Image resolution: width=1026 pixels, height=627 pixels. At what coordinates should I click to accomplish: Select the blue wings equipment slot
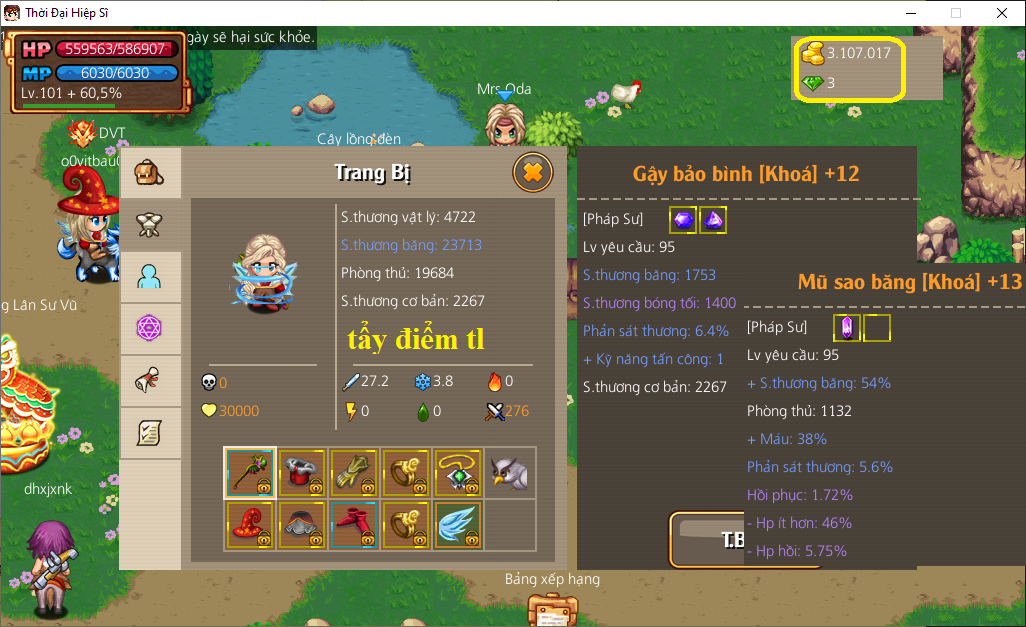[x=458, y=524]
